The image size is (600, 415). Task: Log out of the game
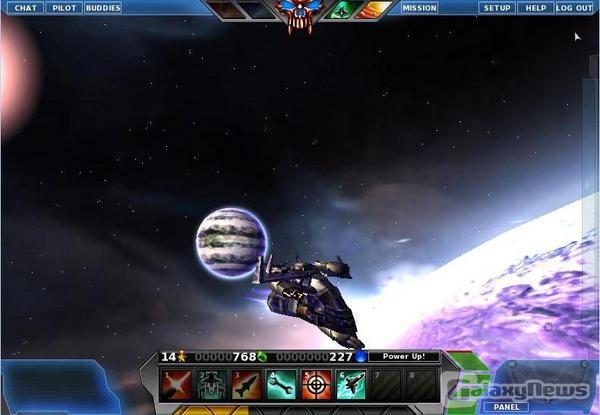[574, 8]
